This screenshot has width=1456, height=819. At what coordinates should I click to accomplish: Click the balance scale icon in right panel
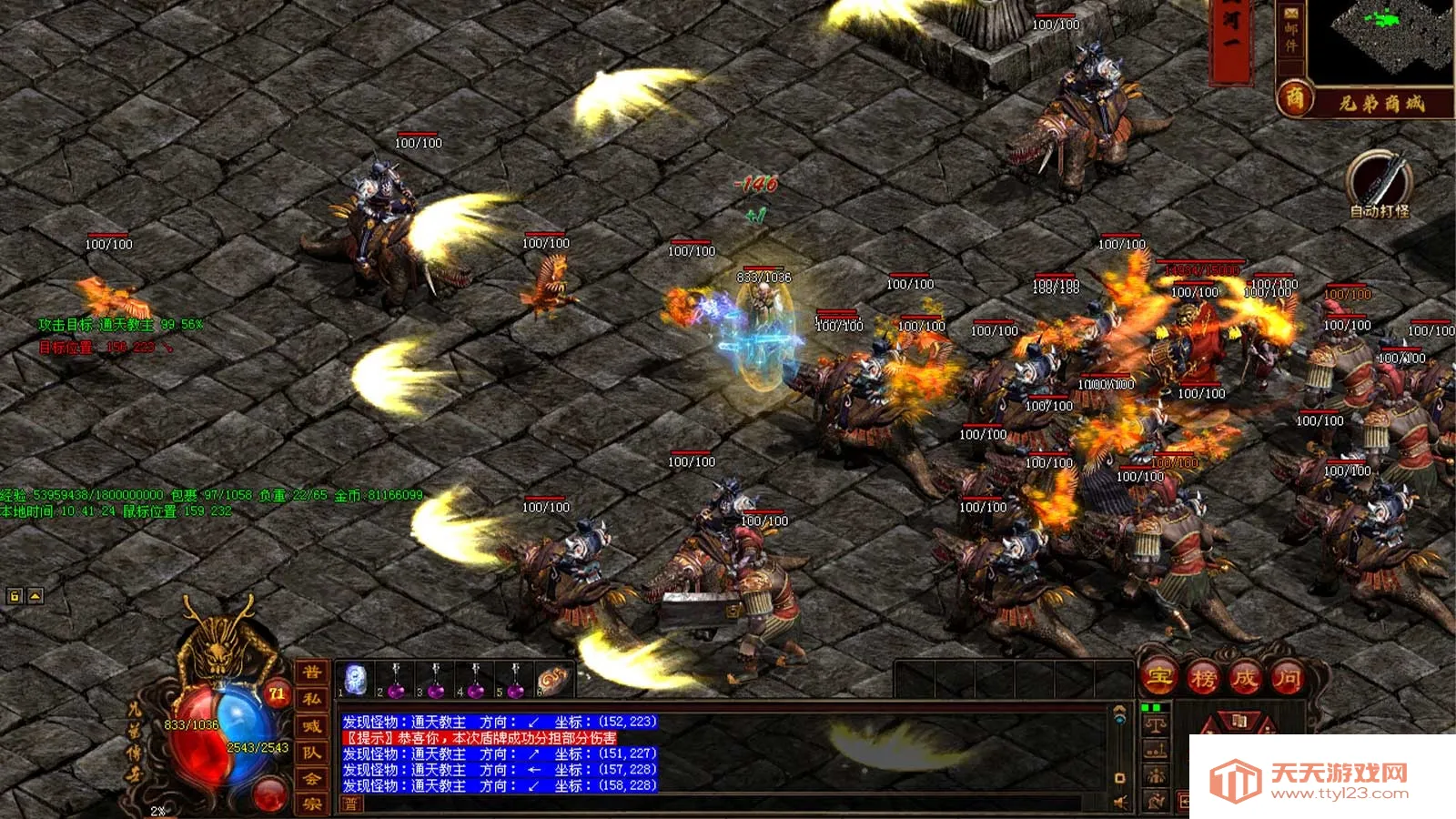[x=1156, y=726]
